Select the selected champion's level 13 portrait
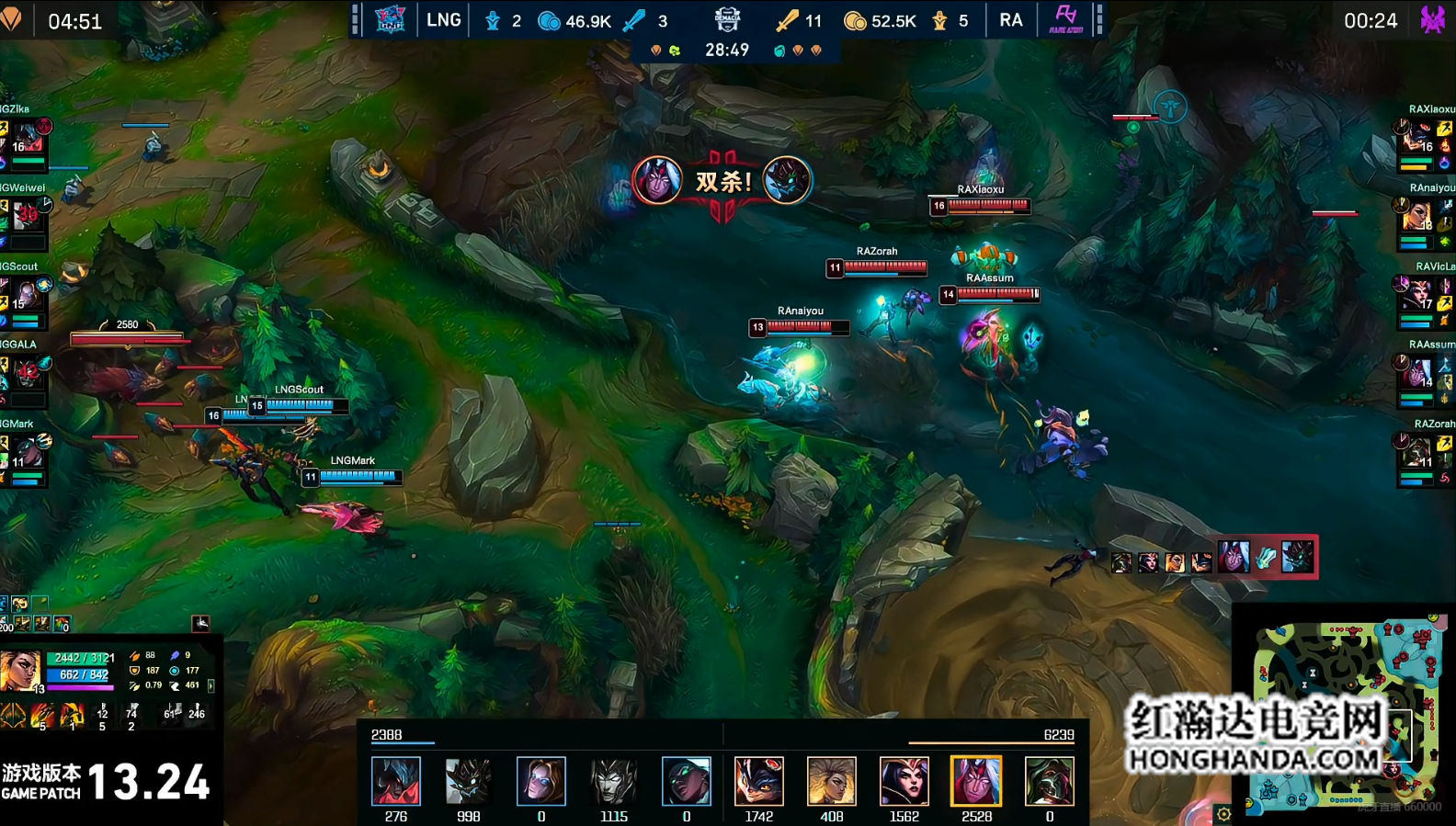 click(20, 672)
